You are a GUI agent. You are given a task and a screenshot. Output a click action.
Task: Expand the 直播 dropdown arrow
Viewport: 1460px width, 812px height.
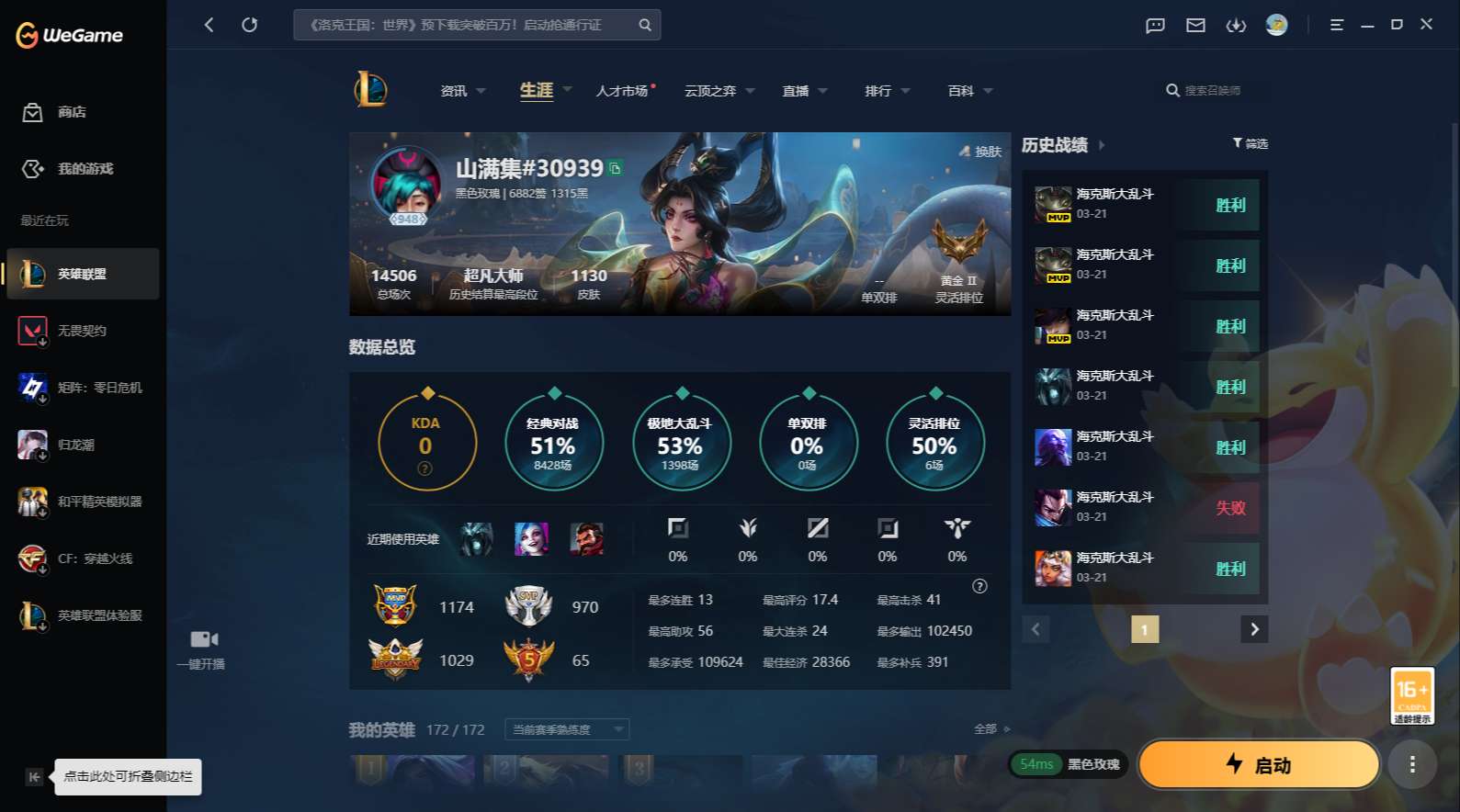click(x=821, y=91)
